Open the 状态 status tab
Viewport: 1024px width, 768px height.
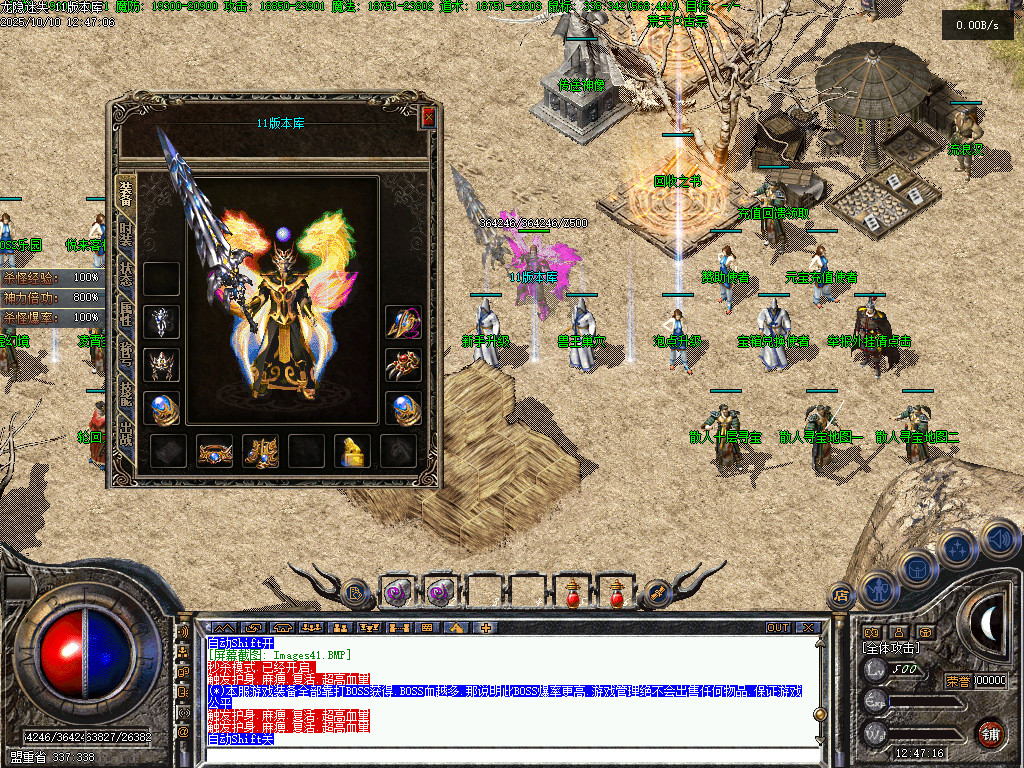tap(126, 279)
